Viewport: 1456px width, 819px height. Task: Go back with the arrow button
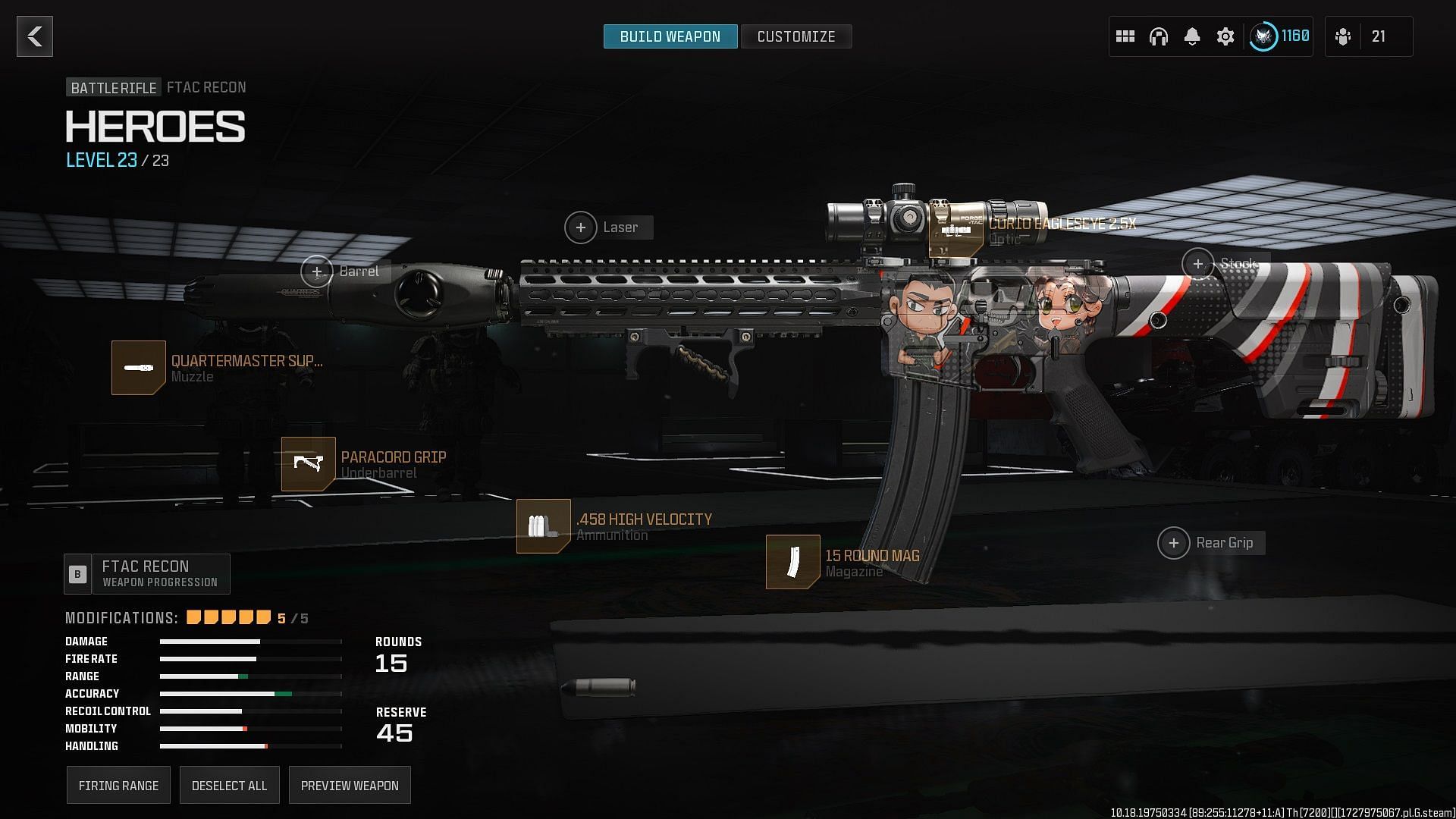click(x=35, y=36)
